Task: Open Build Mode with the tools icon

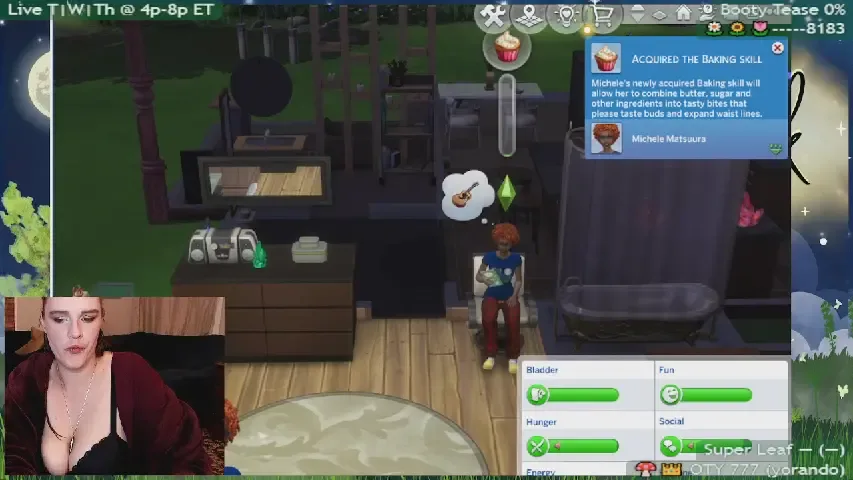Action: (x=493, y=15)
